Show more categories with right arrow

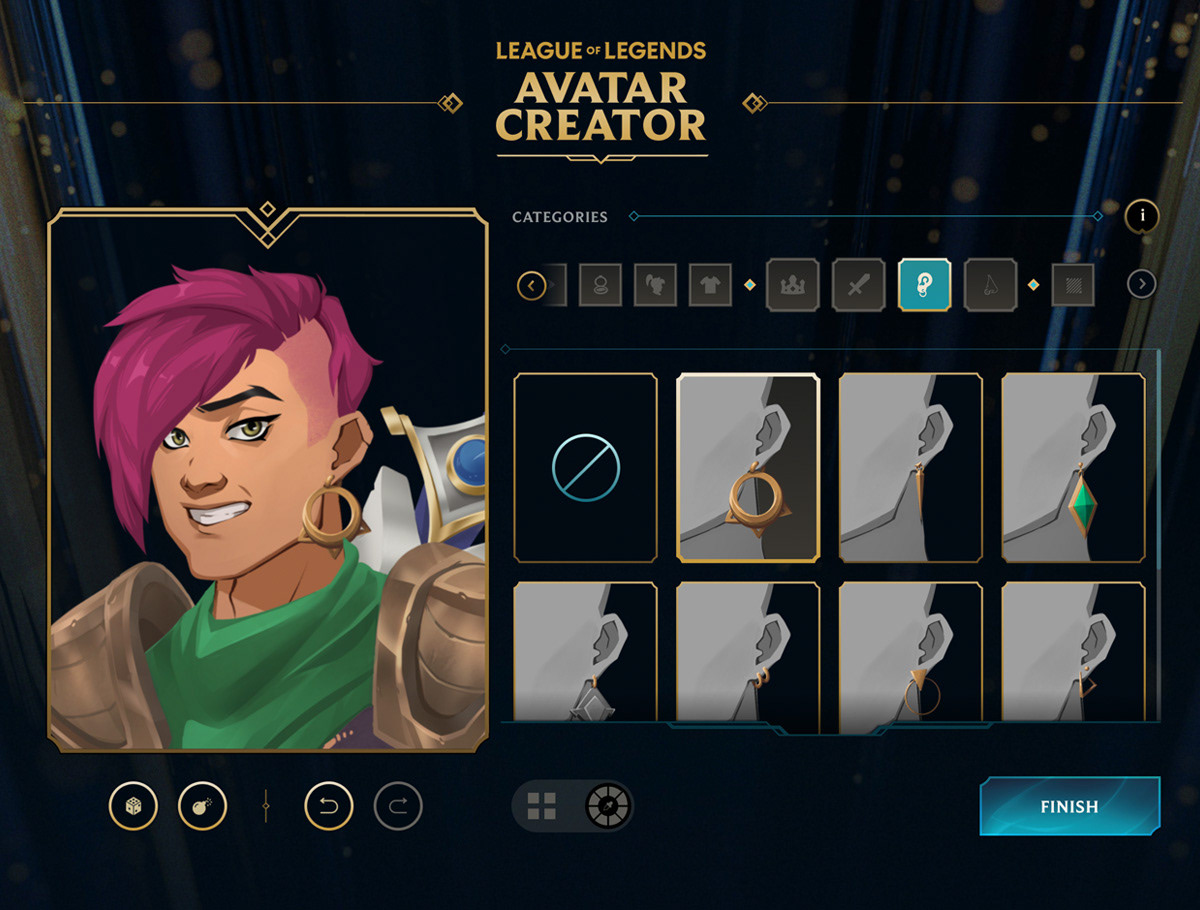[x=1141, y=285]
